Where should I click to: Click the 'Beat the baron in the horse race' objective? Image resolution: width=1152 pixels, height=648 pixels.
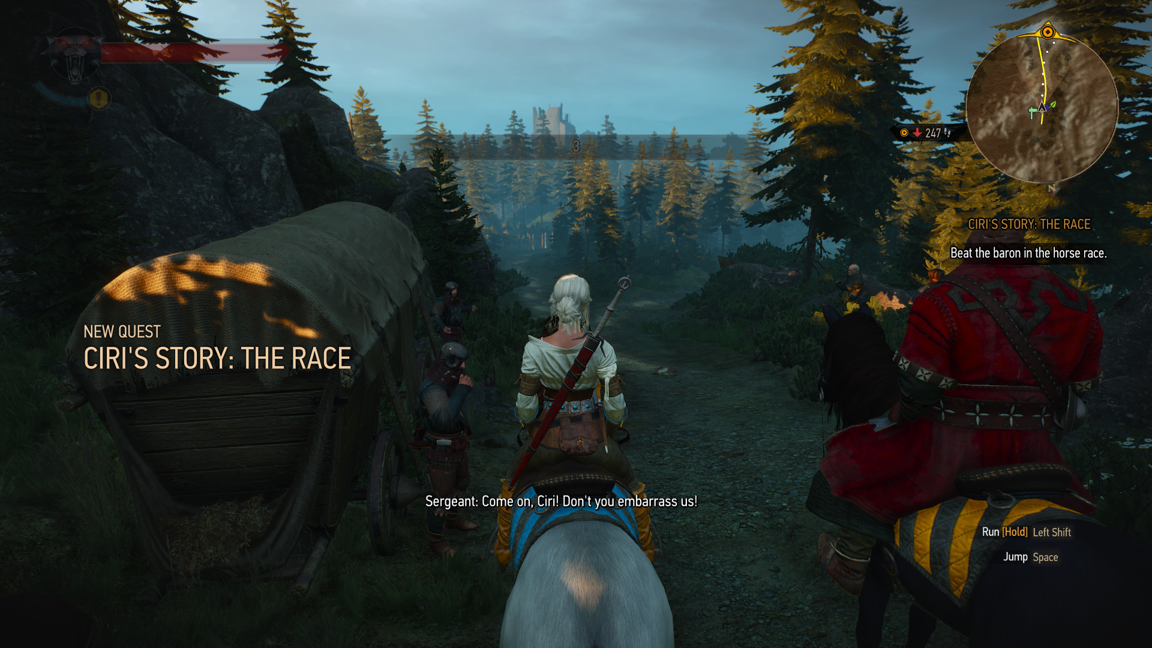click(x=1028, y=253)
